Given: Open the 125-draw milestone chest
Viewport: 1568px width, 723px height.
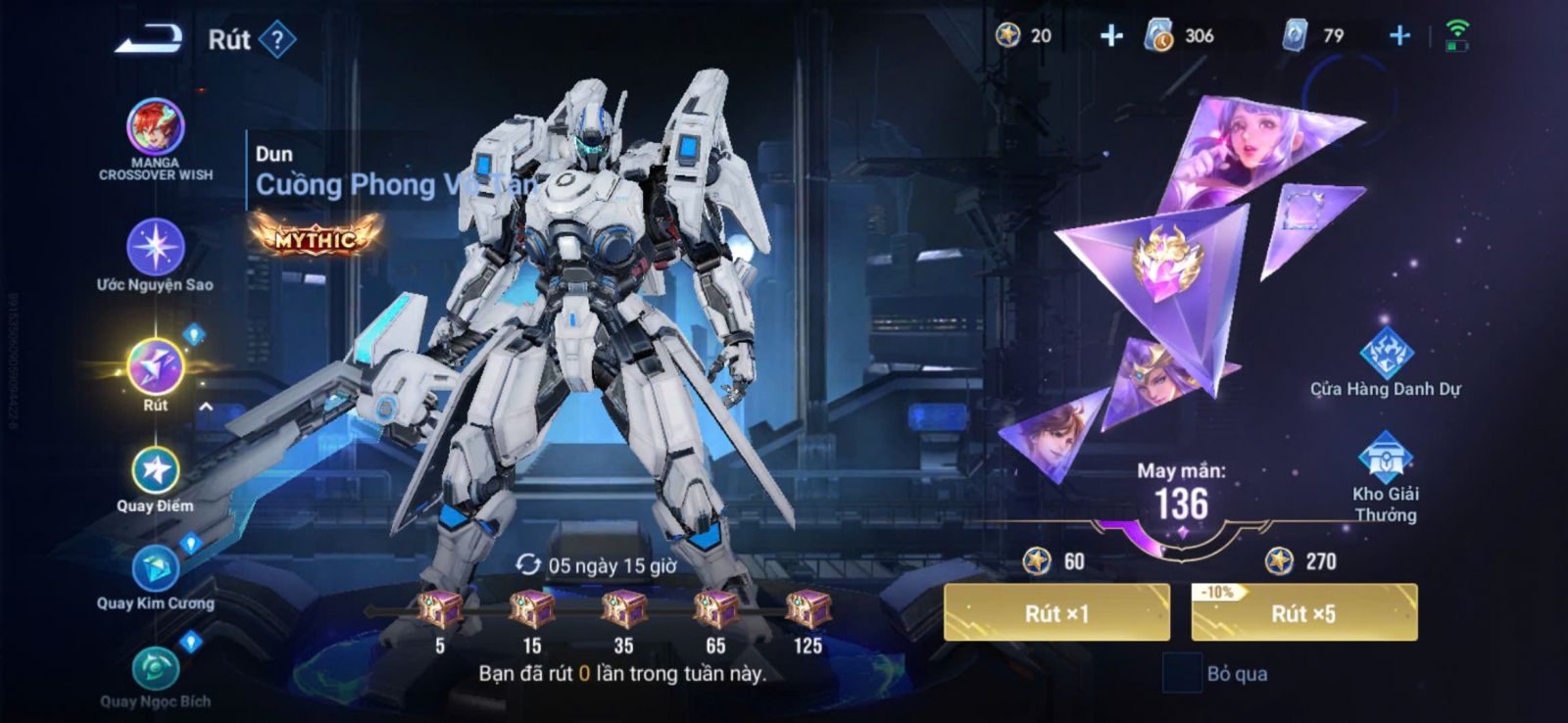Looking at the screenshot, I should point(808,610).
